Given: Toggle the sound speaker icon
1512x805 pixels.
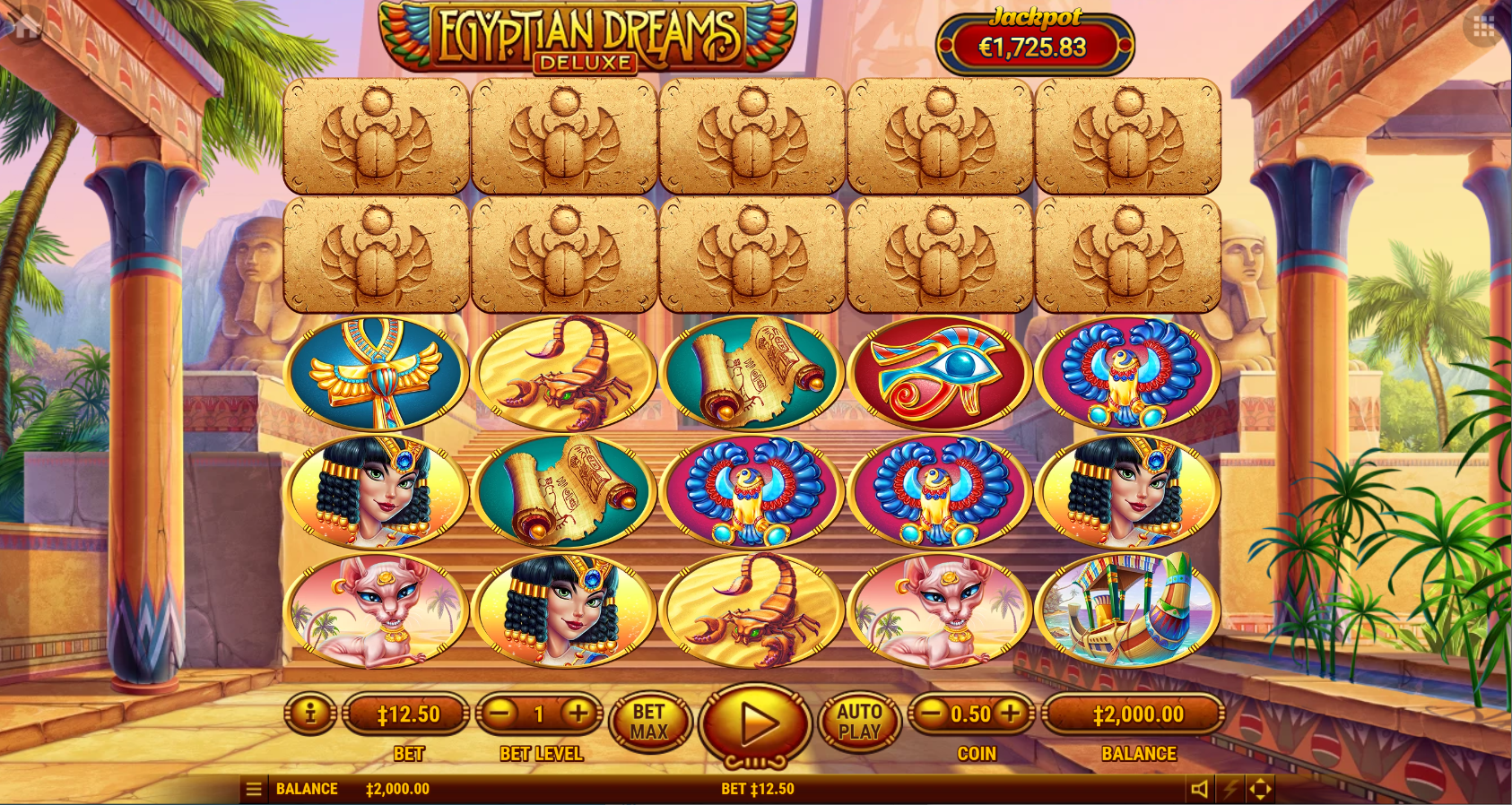Looking at the screenshot, I should pyautogui.click(x=1199, y=789).
